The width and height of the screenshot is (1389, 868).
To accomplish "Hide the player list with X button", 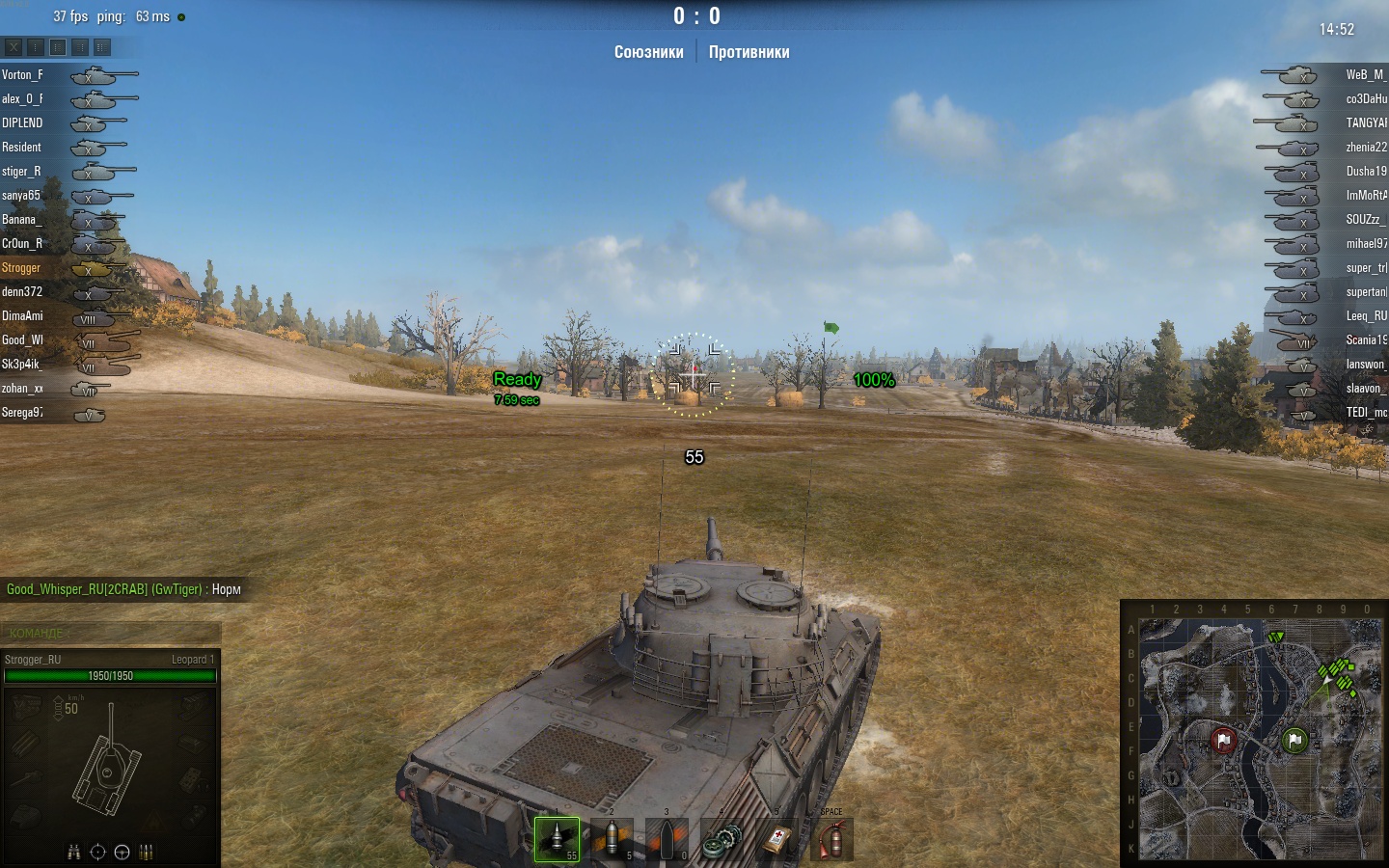I will 14,46.
